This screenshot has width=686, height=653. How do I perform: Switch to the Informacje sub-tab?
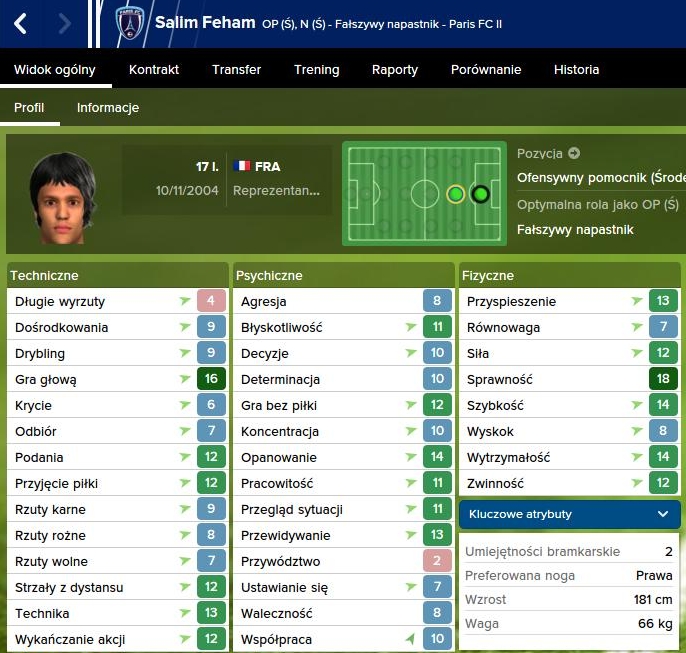108,108
